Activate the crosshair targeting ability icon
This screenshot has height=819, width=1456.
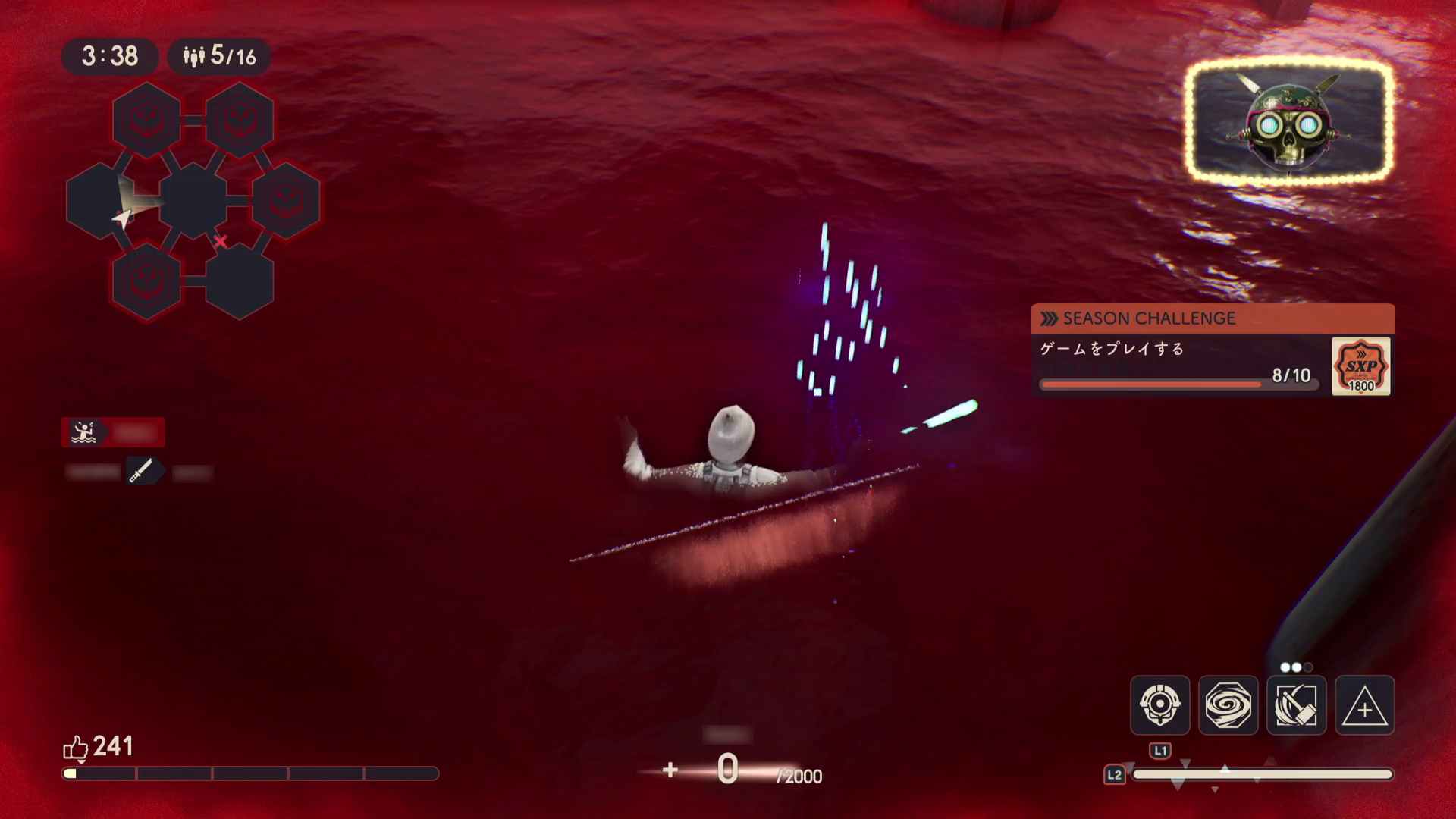click(1159, 705)
